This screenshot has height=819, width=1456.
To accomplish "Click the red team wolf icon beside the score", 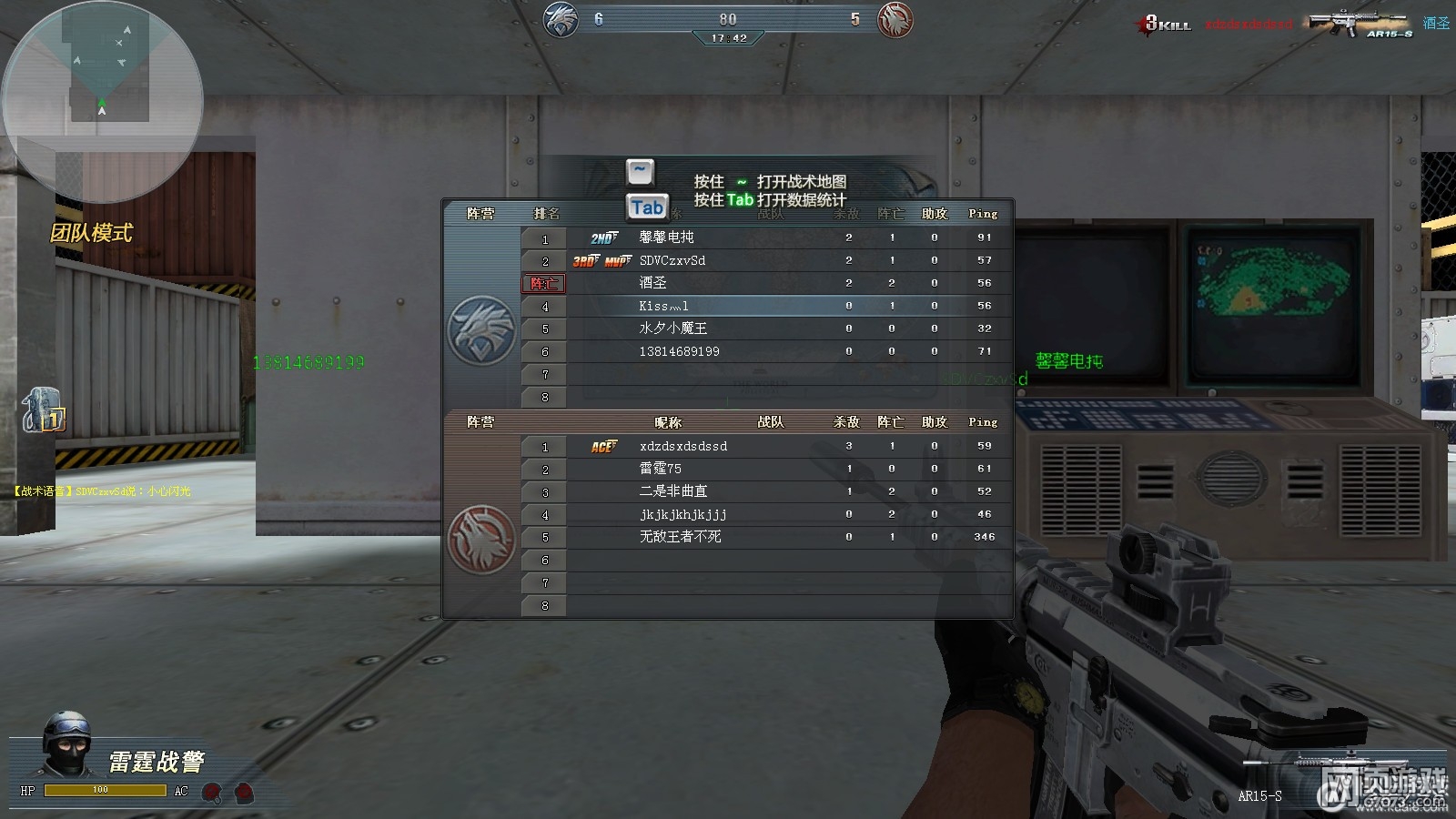I will [895, 20].
